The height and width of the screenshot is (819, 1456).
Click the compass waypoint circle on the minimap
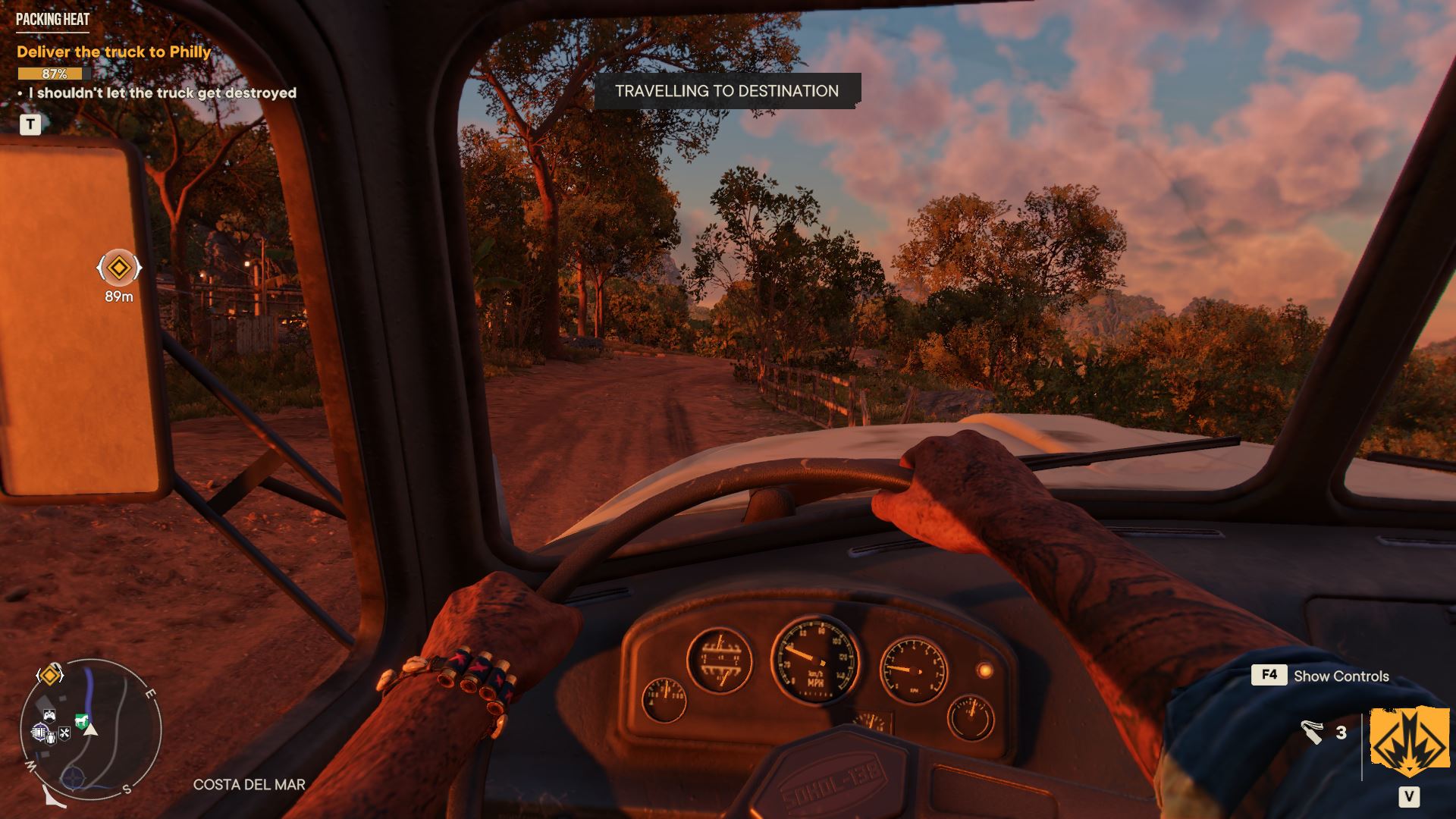click(x=73, y=777)
